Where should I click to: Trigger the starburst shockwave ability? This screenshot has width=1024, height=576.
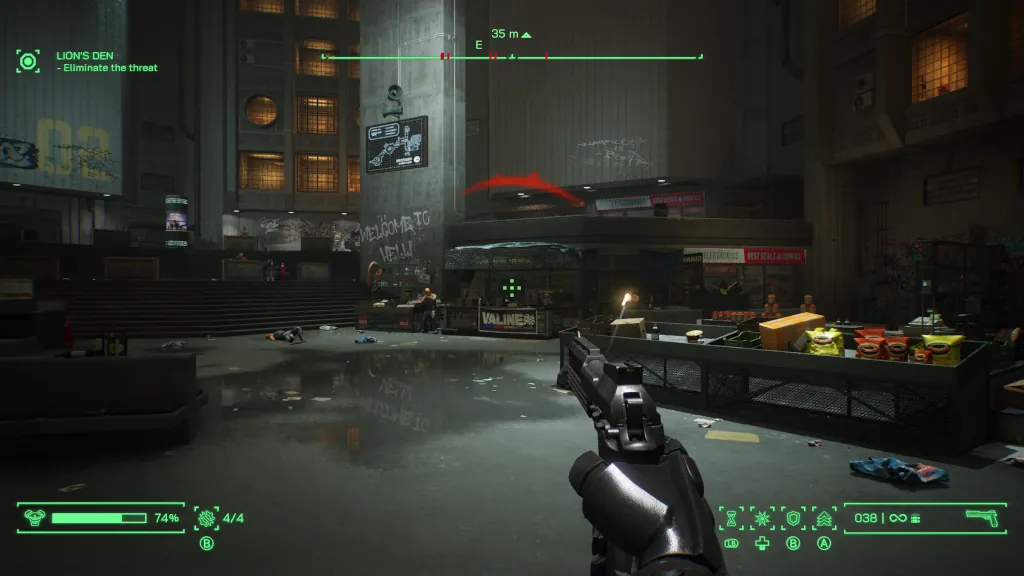click(762, 517)
